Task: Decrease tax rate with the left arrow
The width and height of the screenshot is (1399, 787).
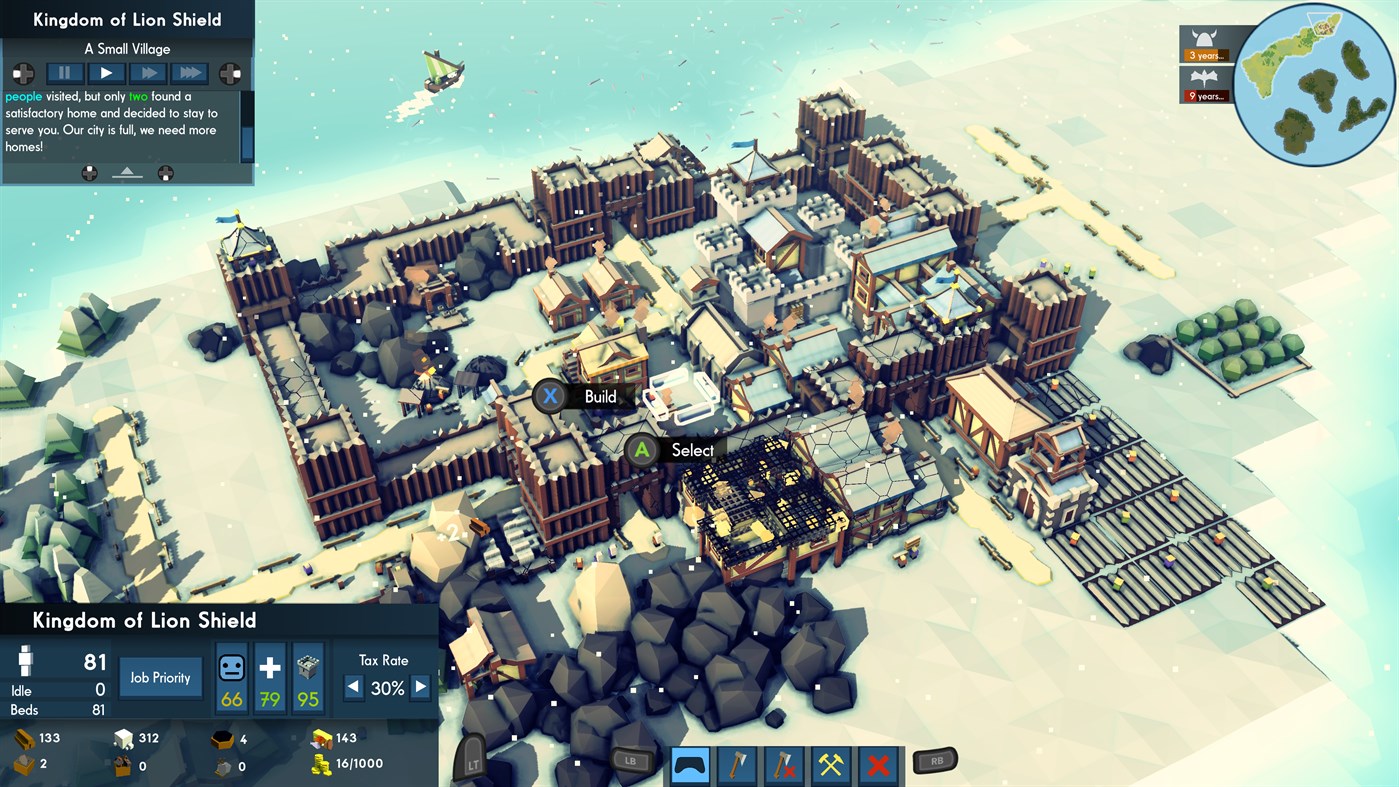Action: tap(352, 687)
